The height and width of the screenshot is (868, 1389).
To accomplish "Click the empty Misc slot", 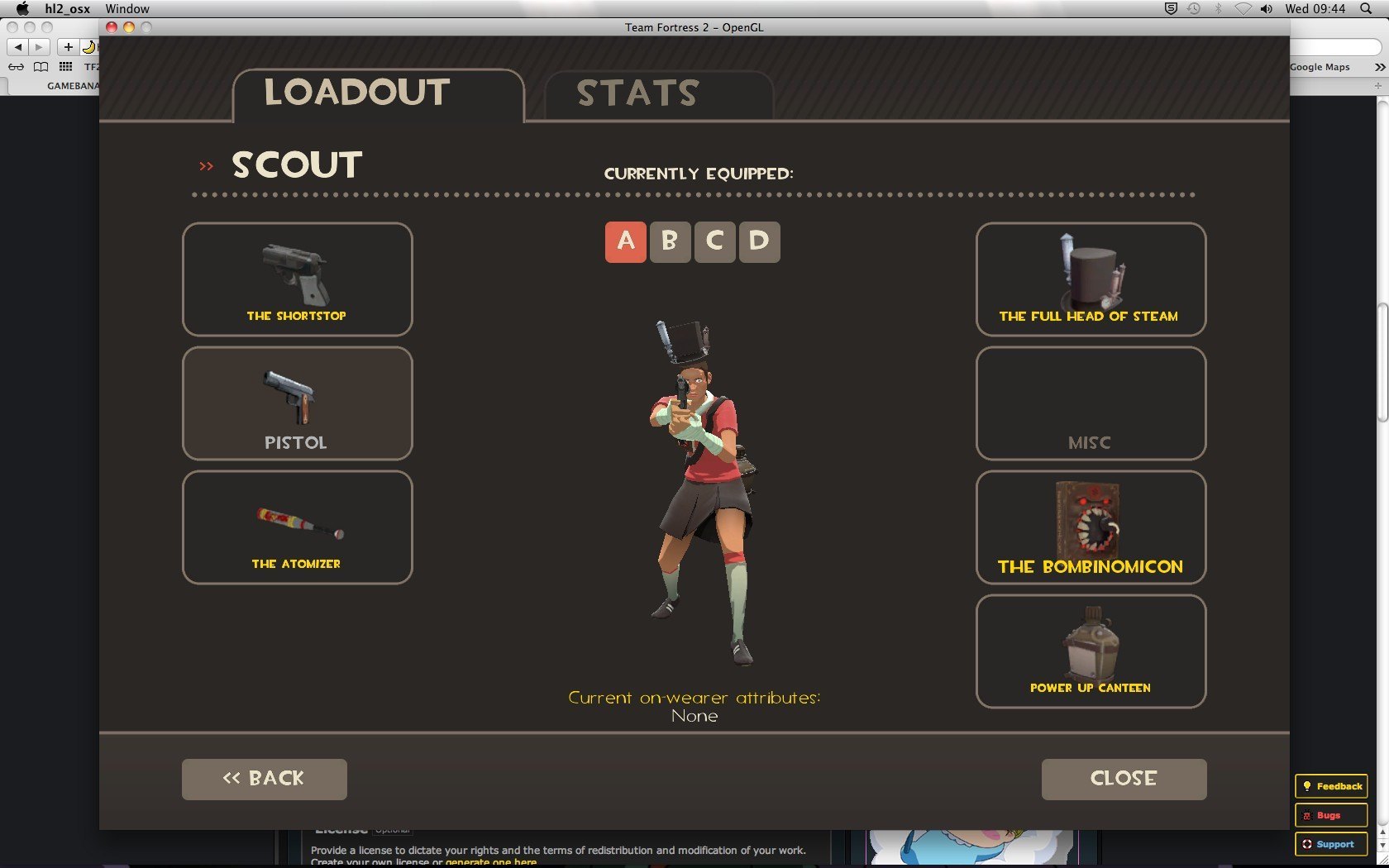I will click(1091, 403).
